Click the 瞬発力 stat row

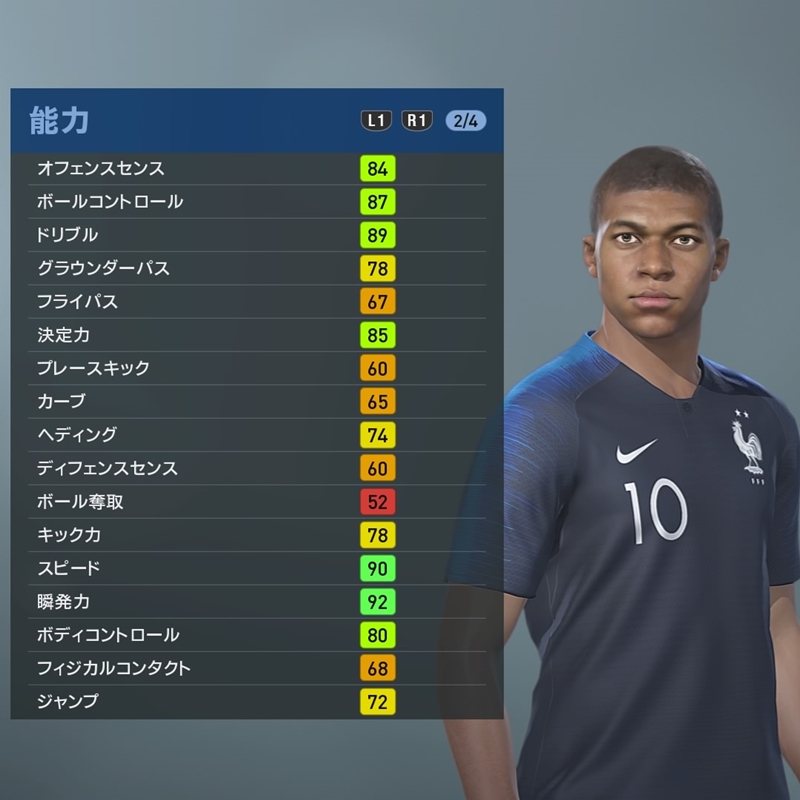tap(256, 602)
